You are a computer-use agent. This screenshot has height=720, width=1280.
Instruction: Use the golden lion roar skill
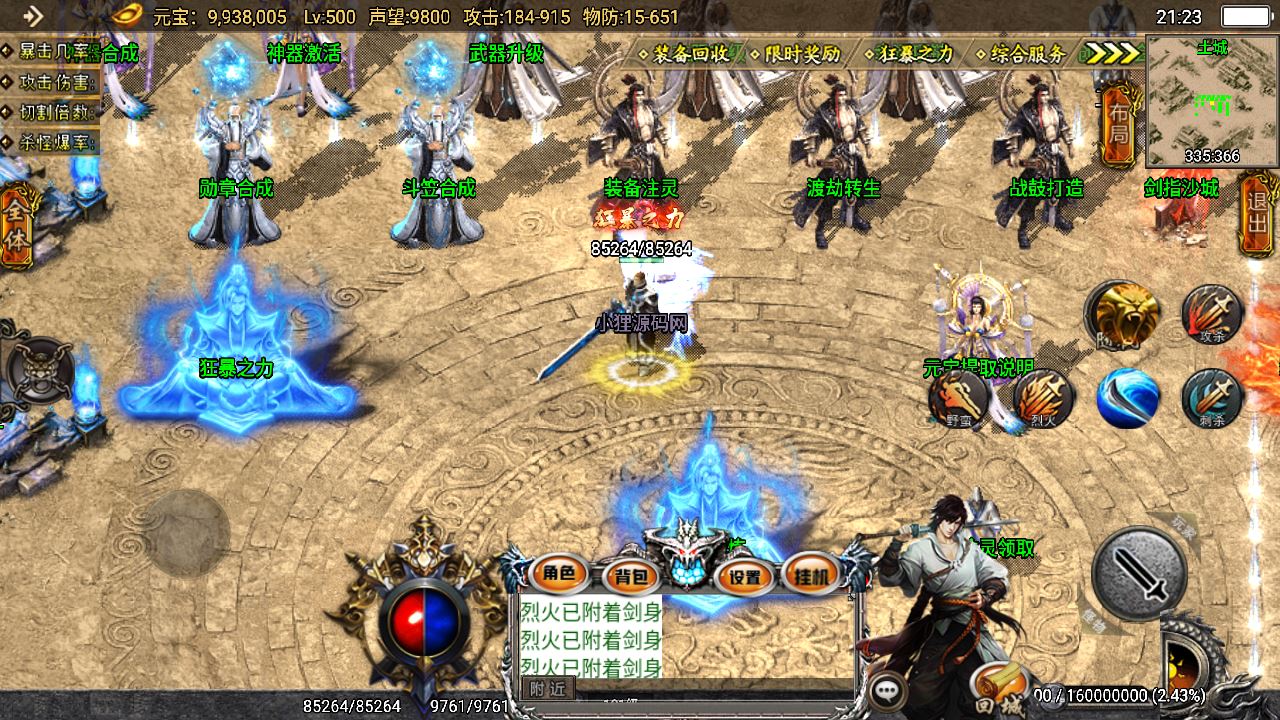[1126, 314]
